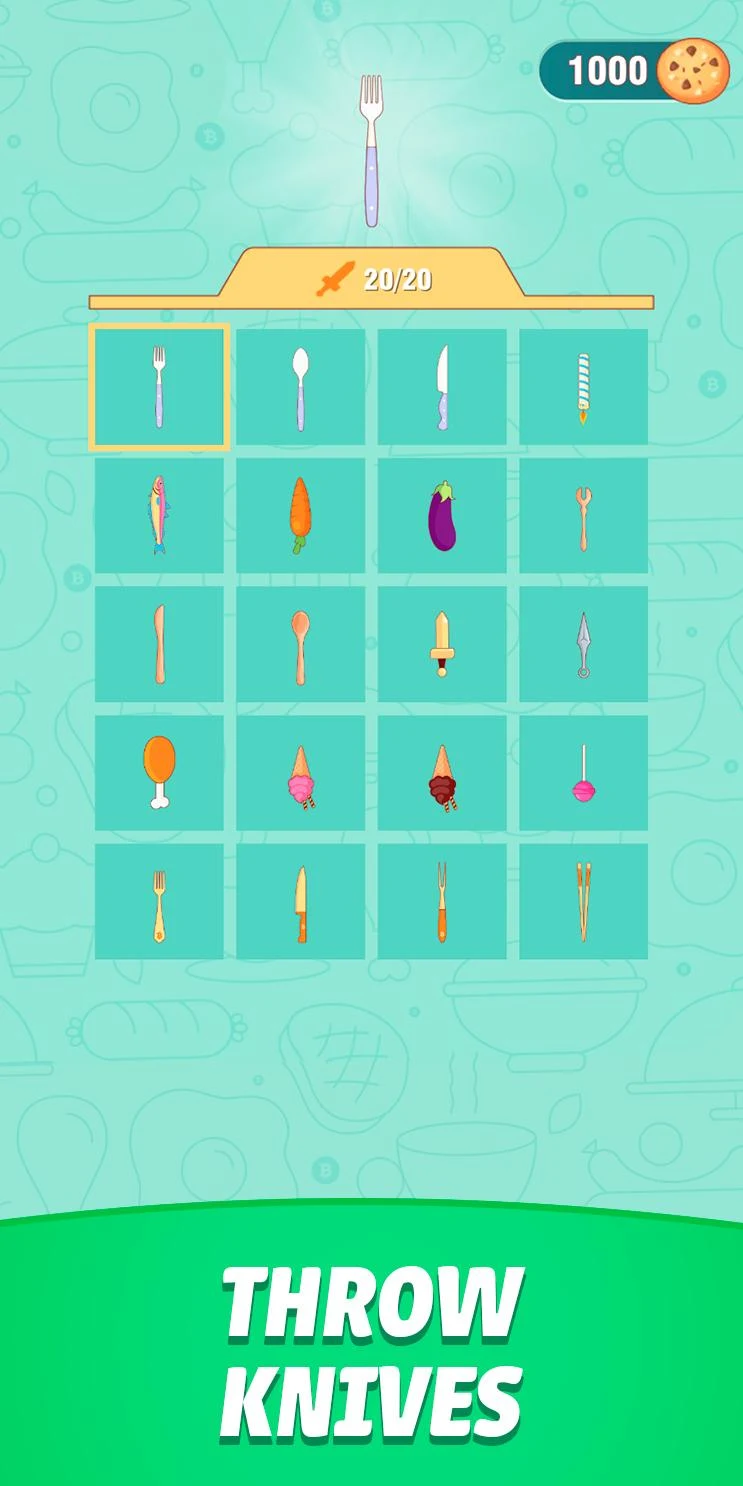Pick the chicken drumstick skin
The width and height of the screenshot is (743, 1486).
click(x=159, y=772)
